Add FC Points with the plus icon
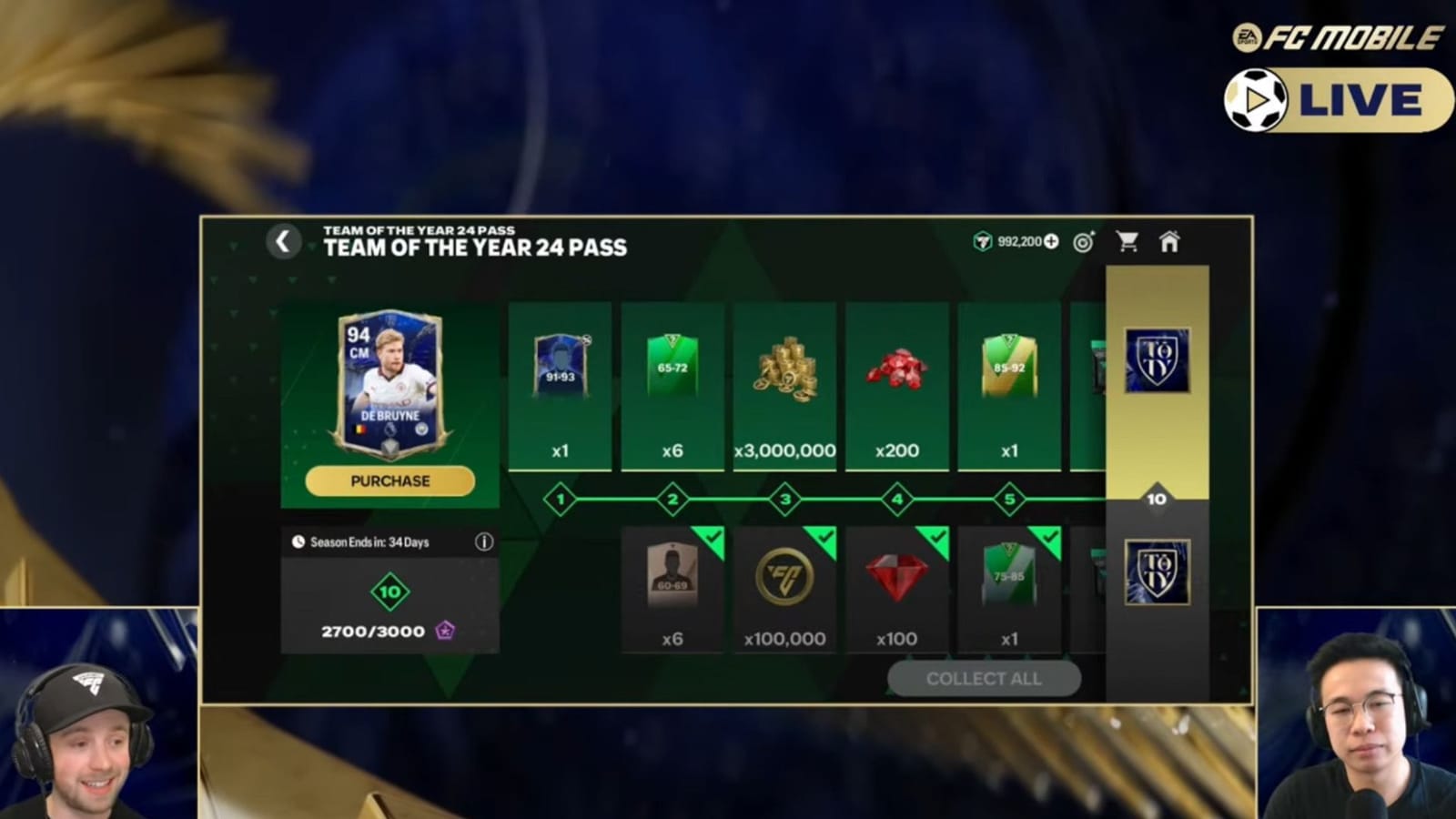1456x819 pixels. (1051, 242)
